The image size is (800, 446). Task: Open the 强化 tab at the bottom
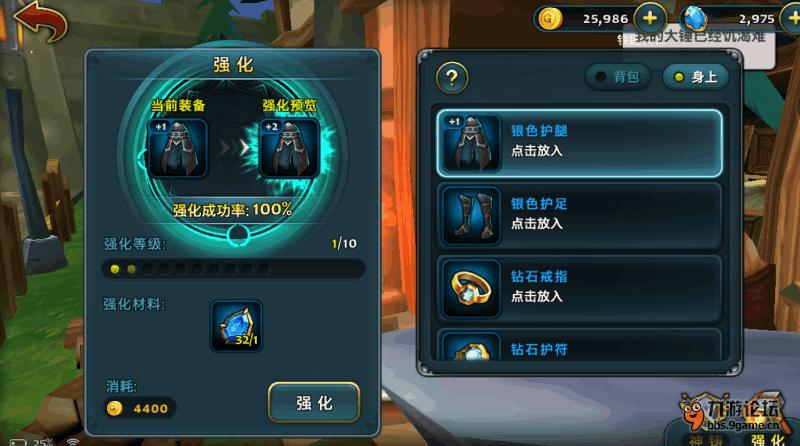coord(767,438)
